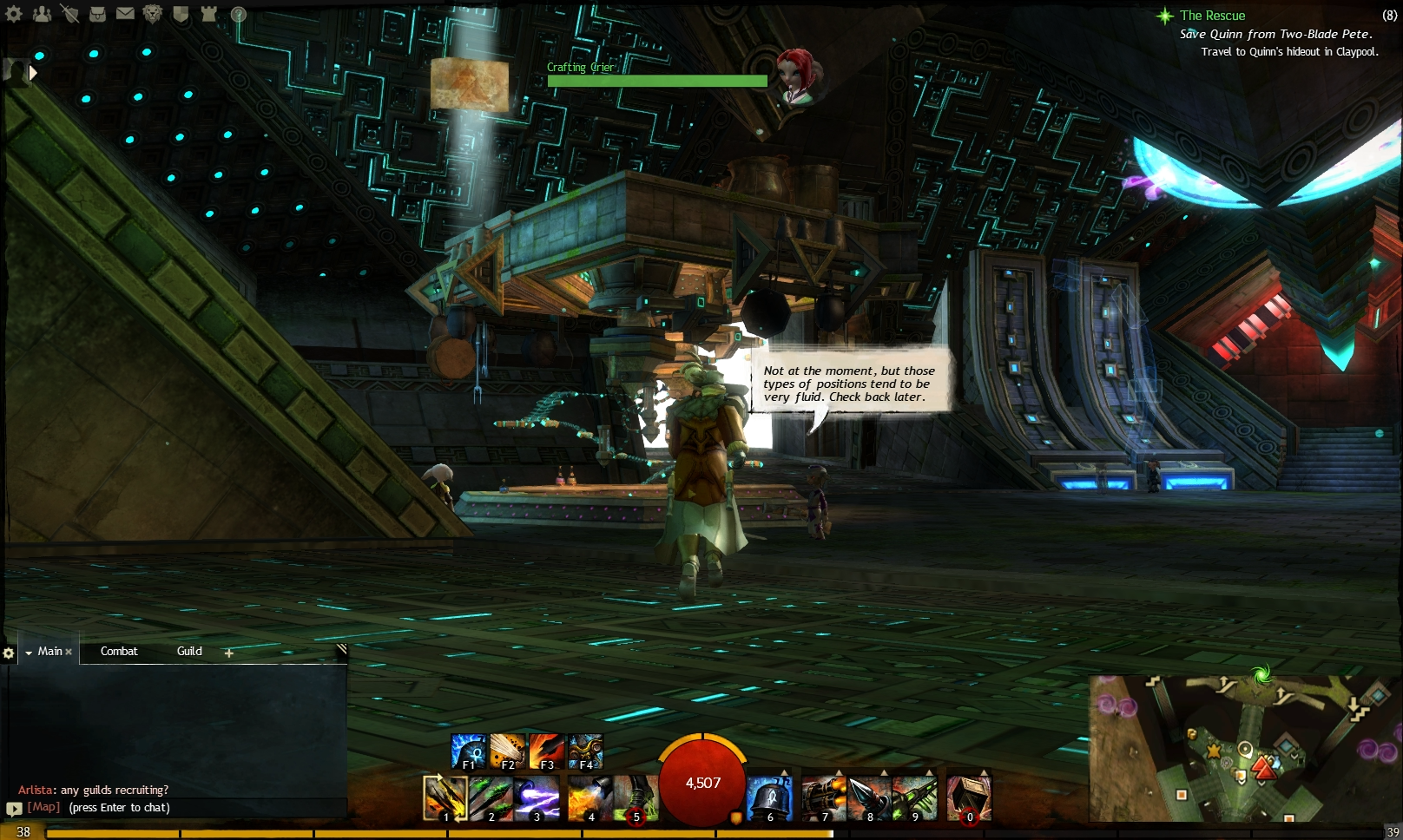
Task: Open the chat options gear beside the tabs
Action: (10, 654)
